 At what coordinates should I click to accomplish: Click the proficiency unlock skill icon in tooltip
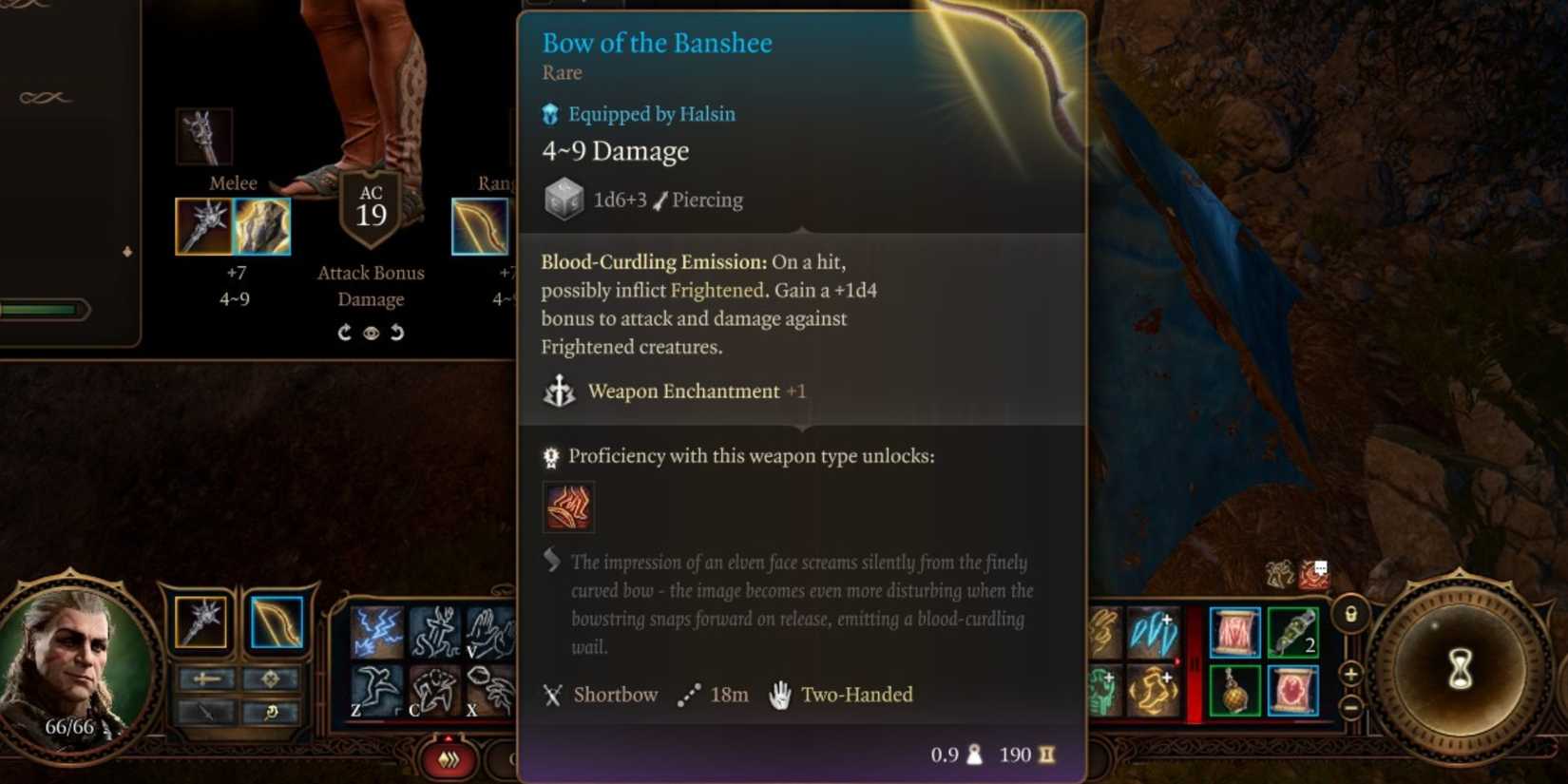coord(568,507)
